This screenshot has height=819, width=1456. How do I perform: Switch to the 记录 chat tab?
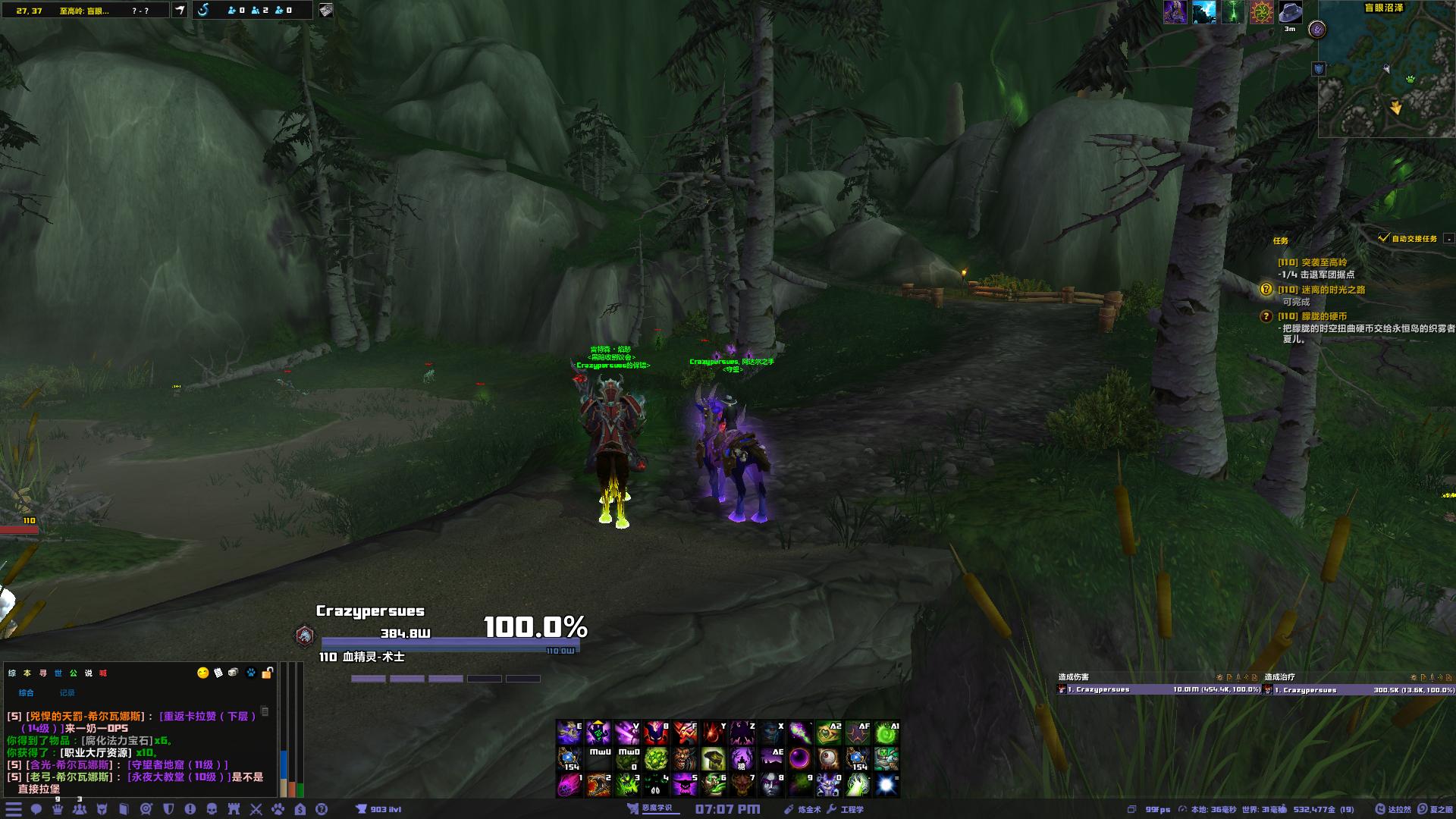[67, 692]
